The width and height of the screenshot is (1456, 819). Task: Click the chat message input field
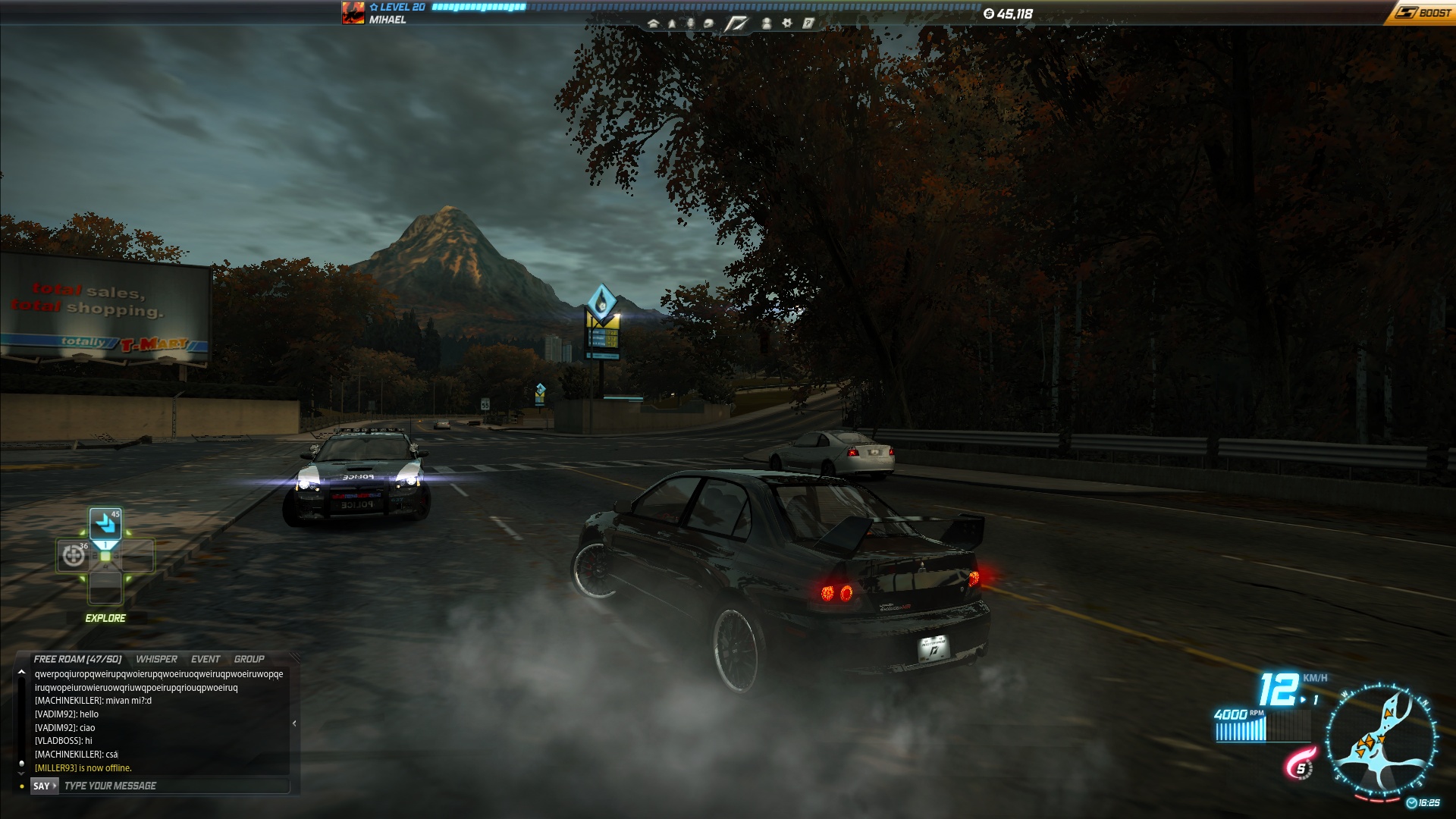pos(174,786)
